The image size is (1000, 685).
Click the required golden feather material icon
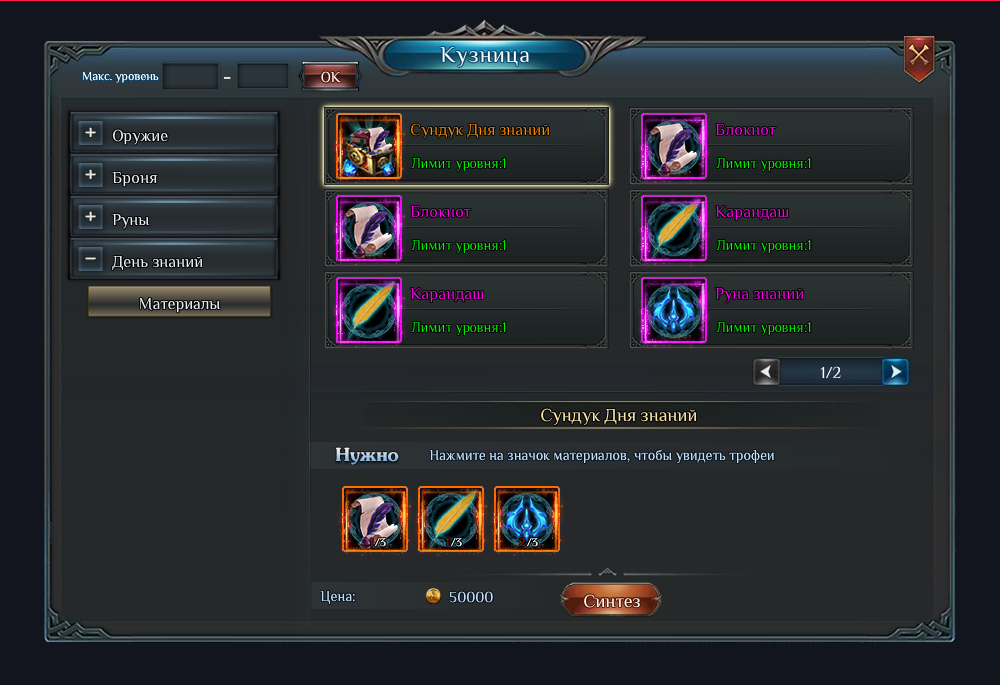click(x=451, y=519)
